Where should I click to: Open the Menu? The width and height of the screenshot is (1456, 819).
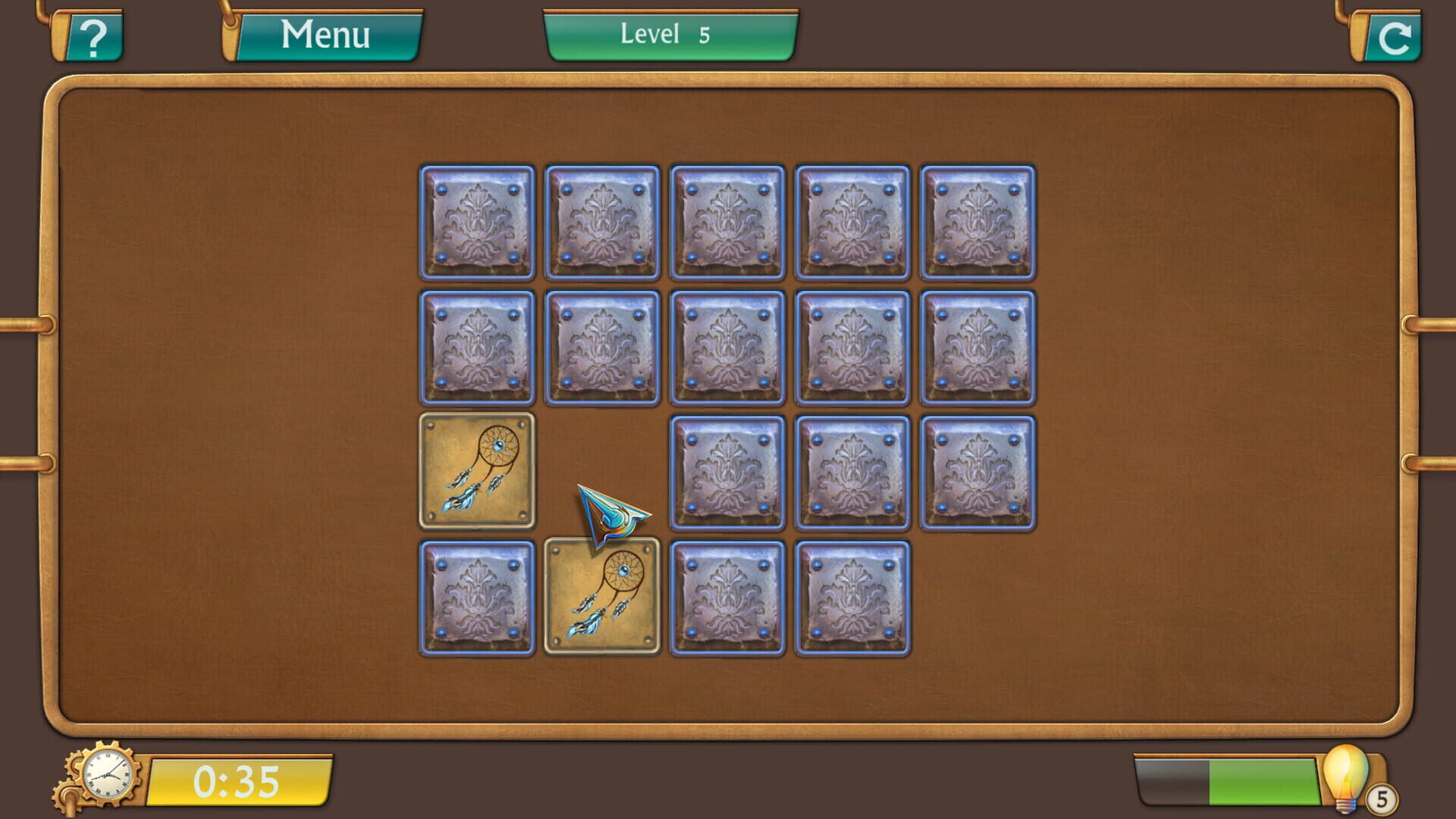coord(326,33)
